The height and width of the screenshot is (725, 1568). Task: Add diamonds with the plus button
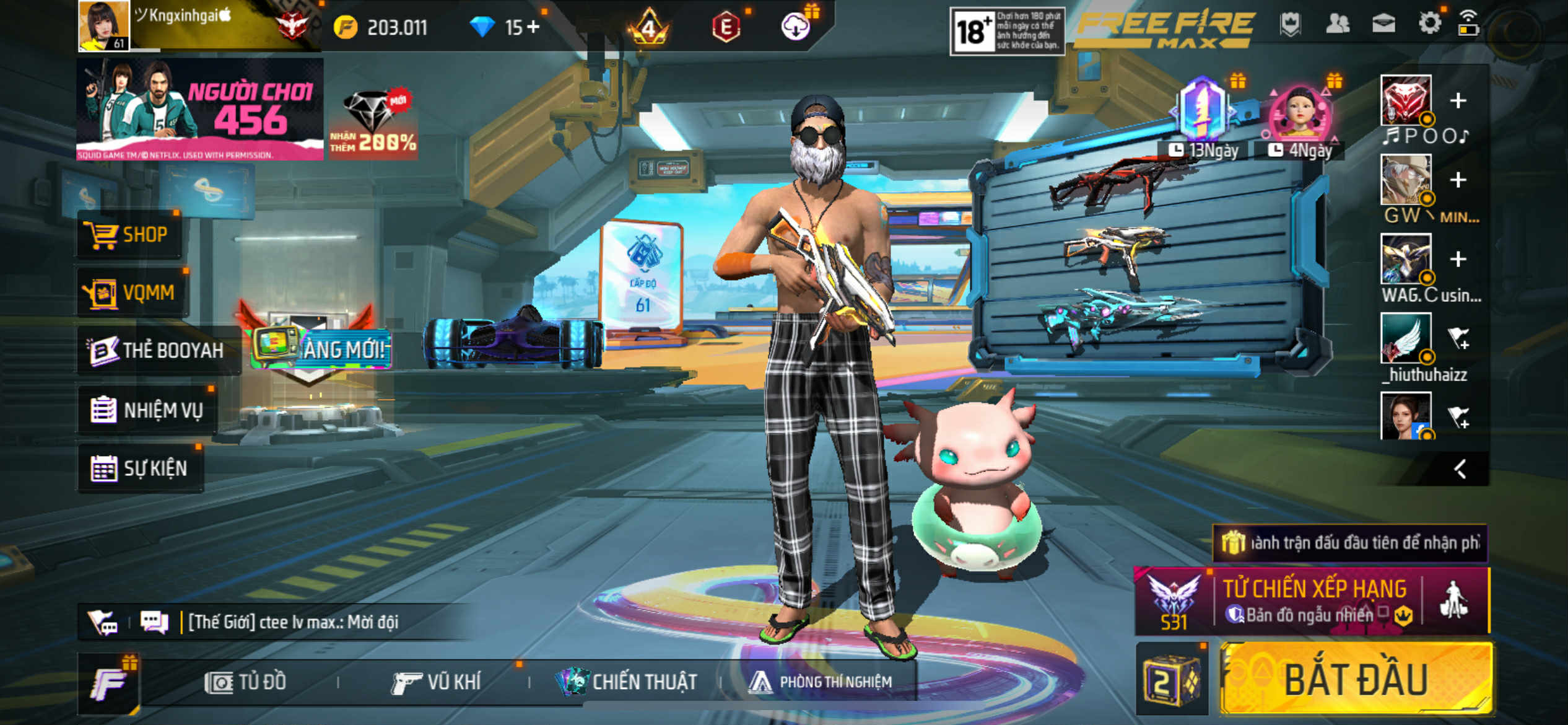pos(533,27)
